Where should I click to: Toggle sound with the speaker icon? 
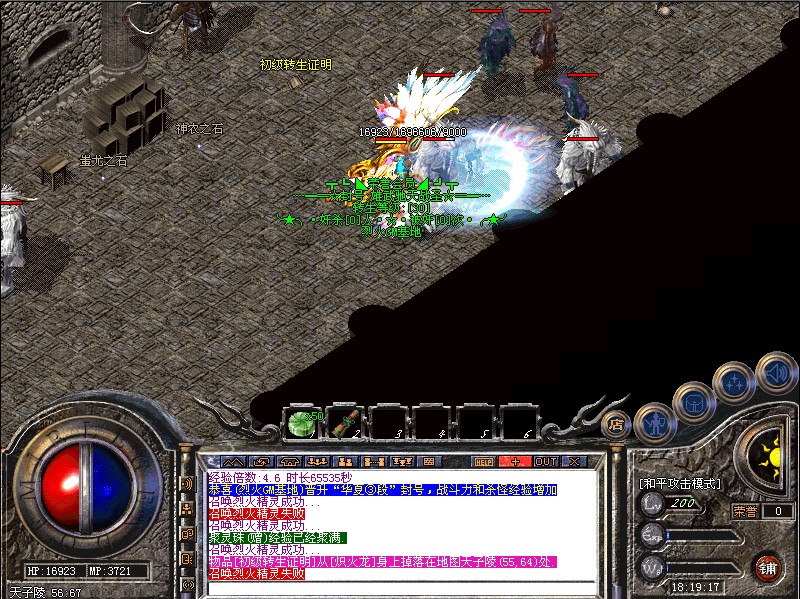(x=775, y=372)
